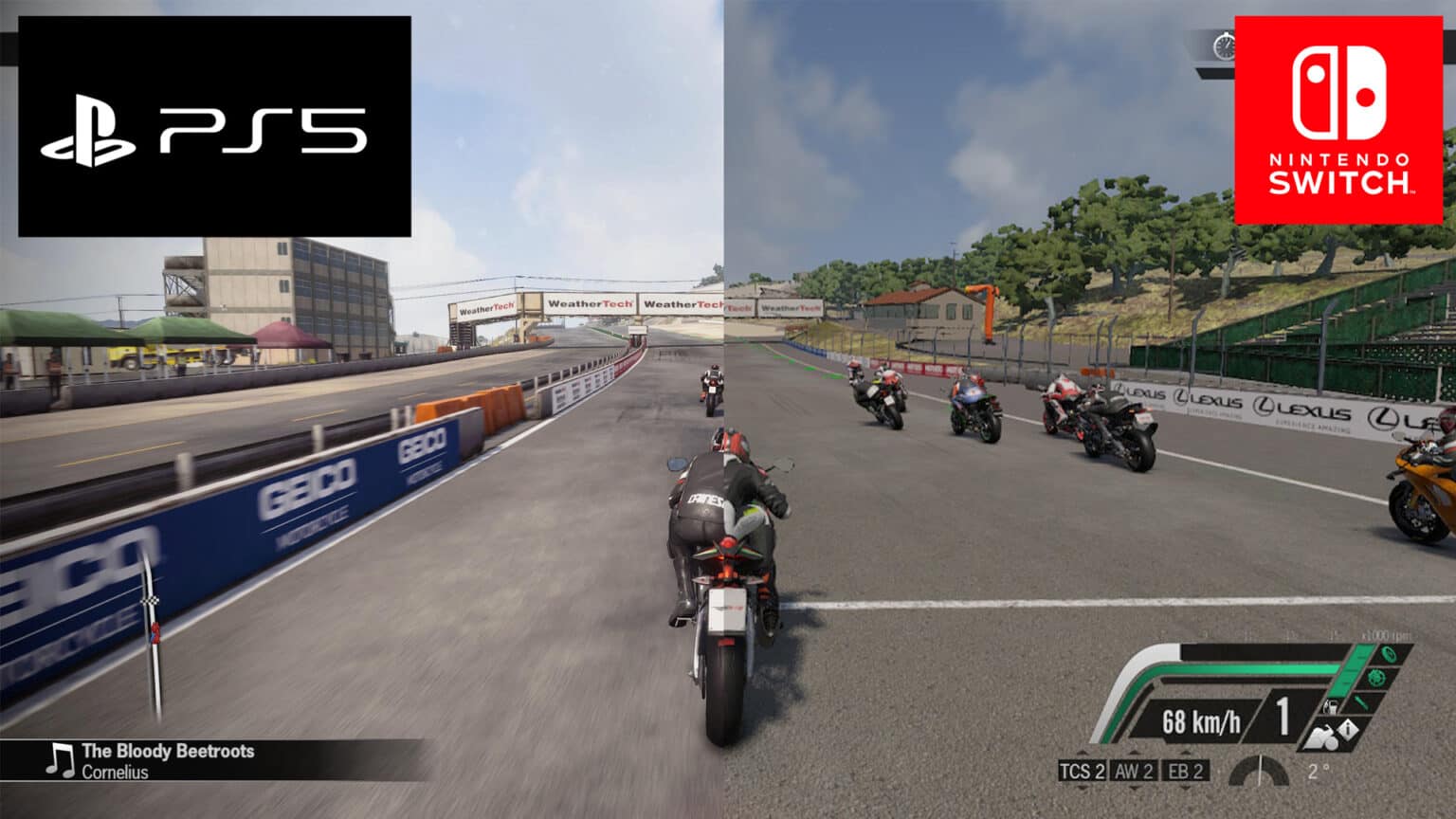This screenshot has width=1456, height=819.
Task: Click the down arrow below AW 2
Action: [x=1136, y=789]
